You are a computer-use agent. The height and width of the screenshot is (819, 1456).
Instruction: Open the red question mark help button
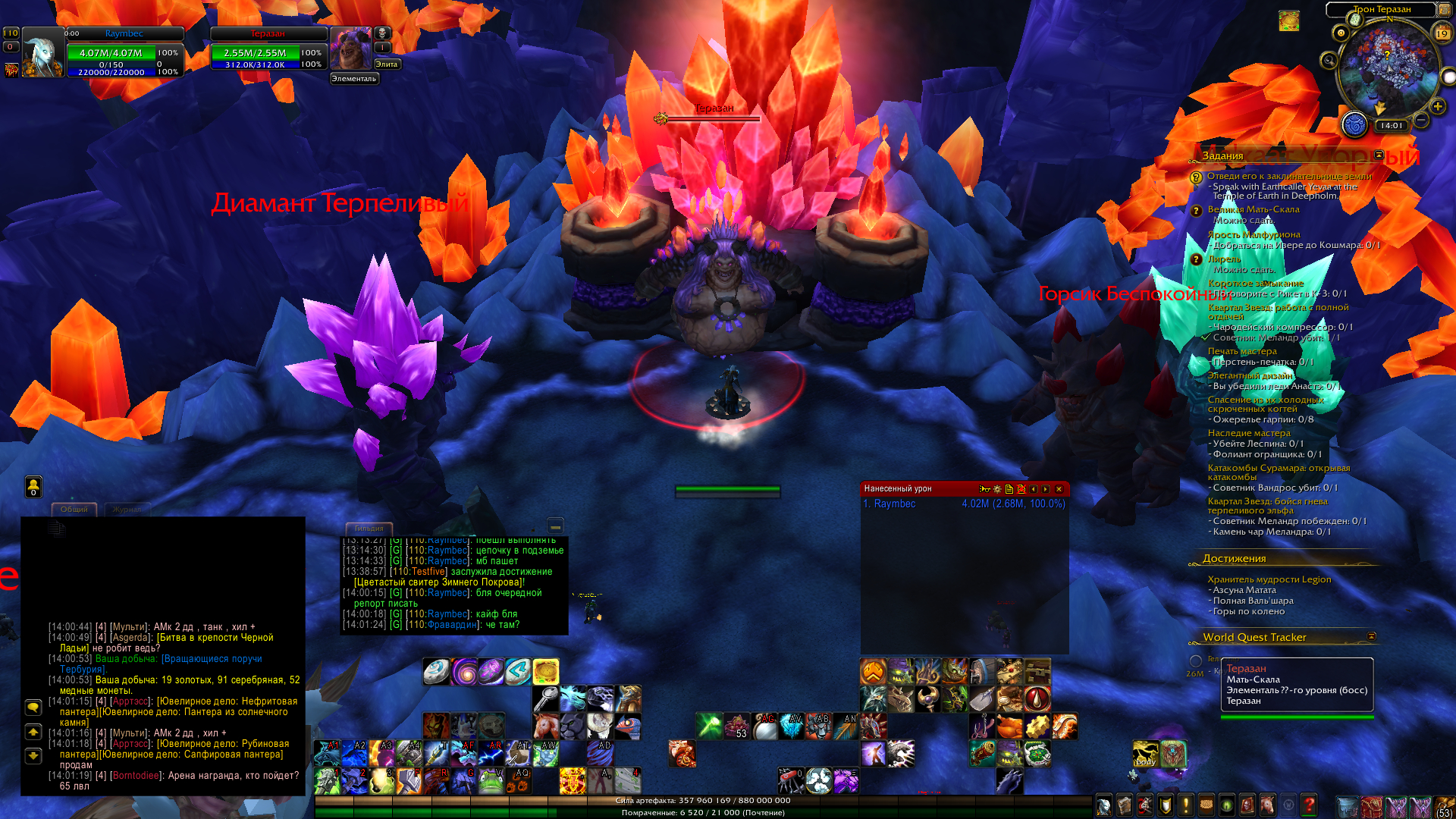pos(1308,804)
